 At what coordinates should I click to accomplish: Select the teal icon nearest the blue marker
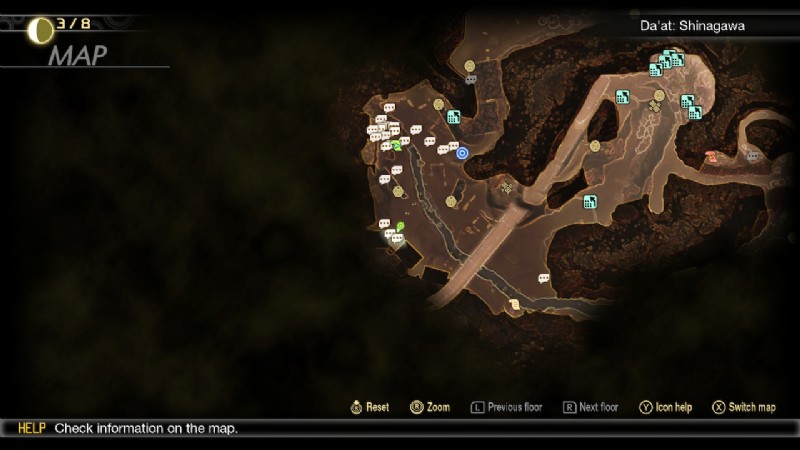[453, 117]
